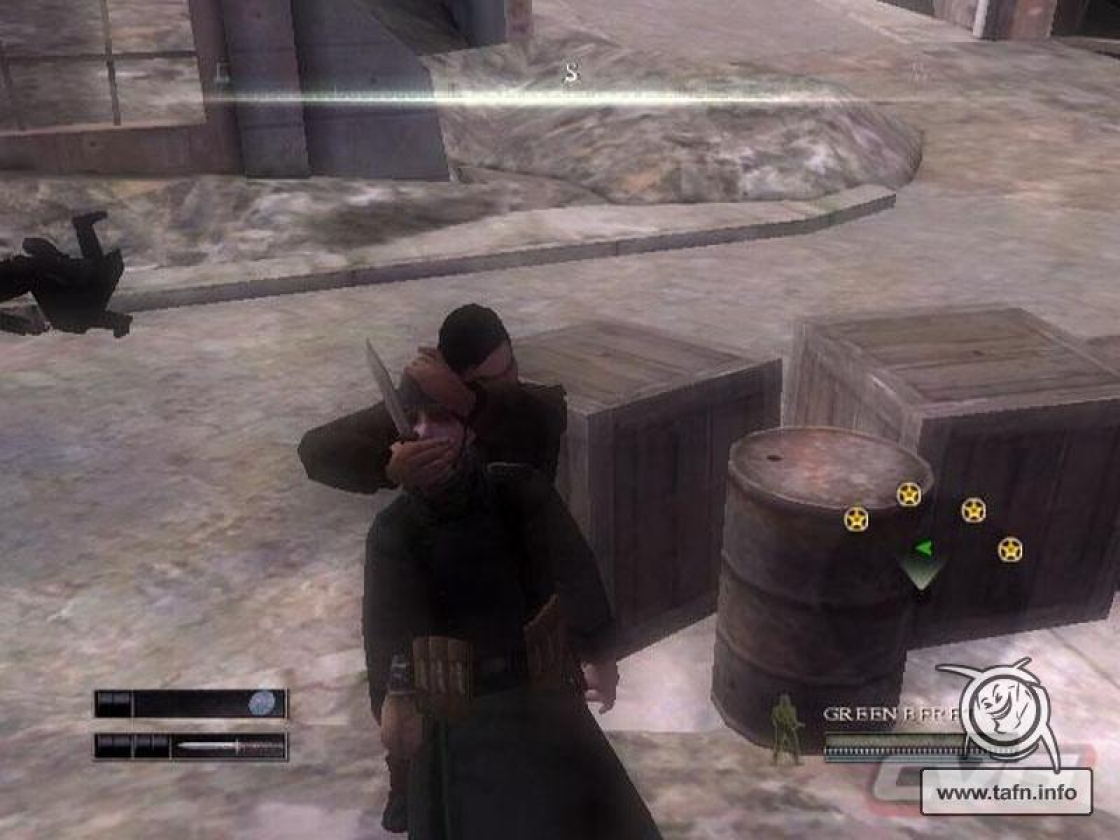Image resolution: width=1120 pixels, height=840 pixels.
Task: Open the www.tafn.info watermark link
Action: pos(1006,793)
